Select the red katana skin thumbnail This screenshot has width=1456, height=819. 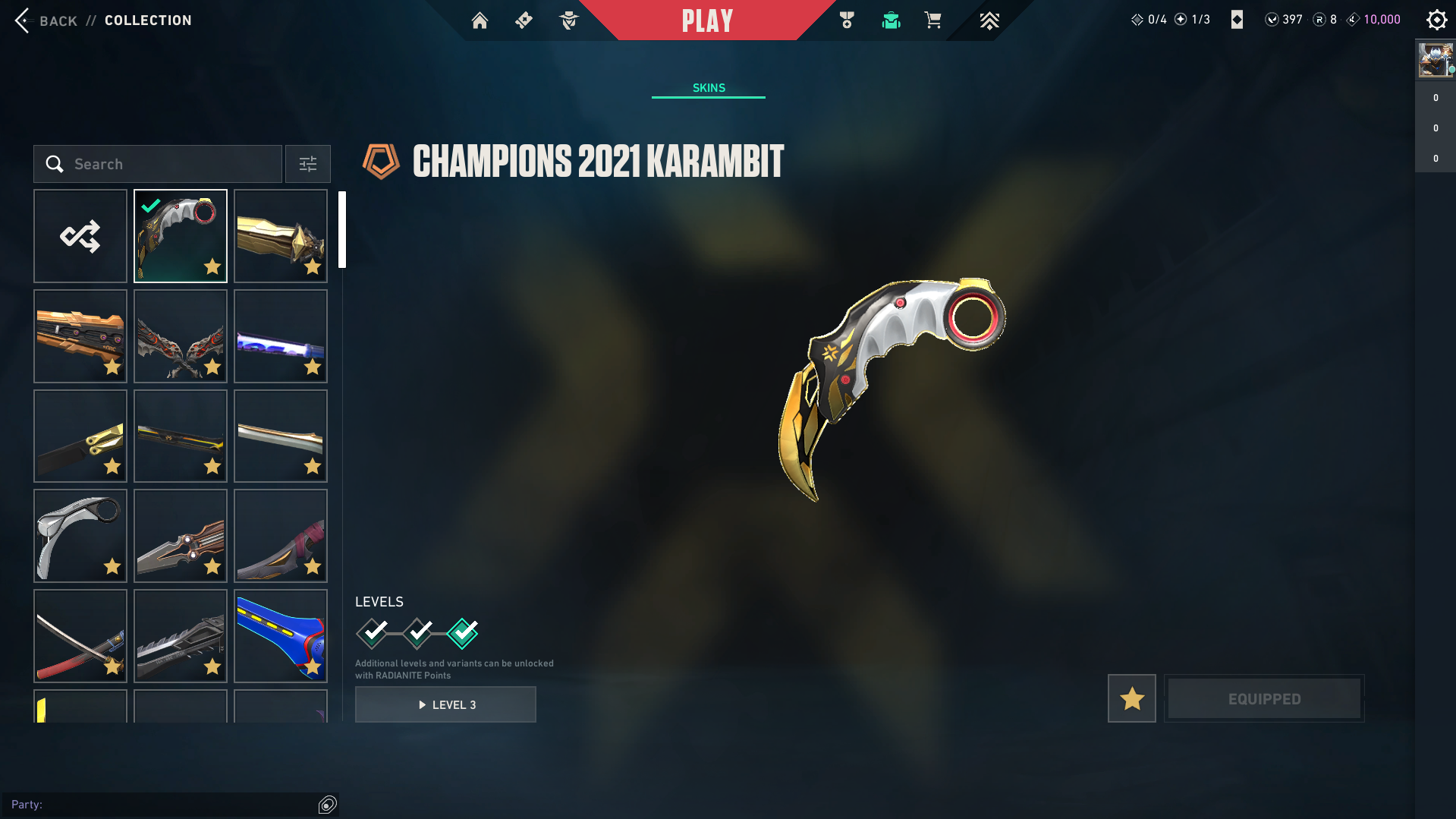point(80,636)
